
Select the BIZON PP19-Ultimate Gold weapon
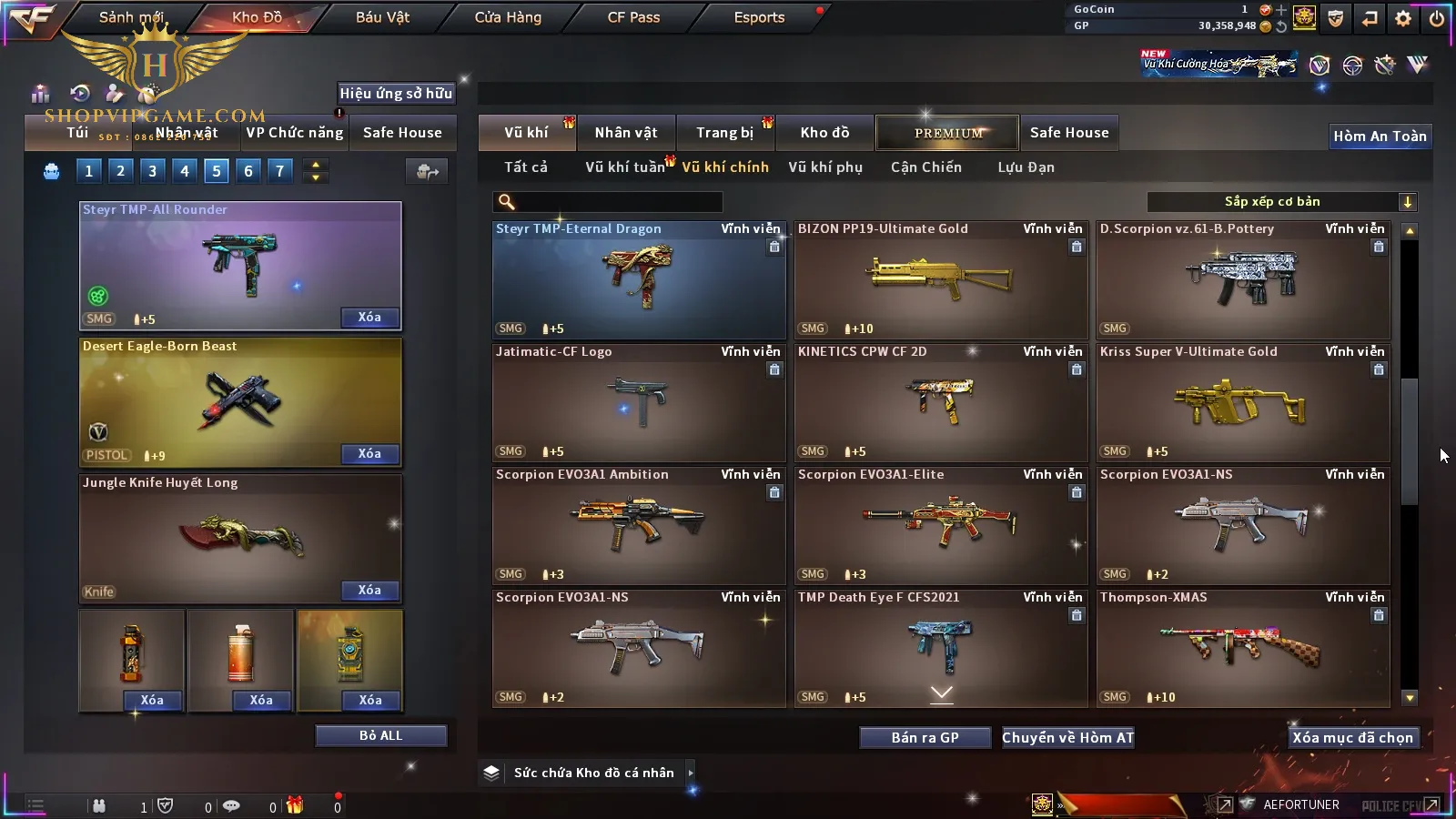pyautogui.click(x=941, y=280)
